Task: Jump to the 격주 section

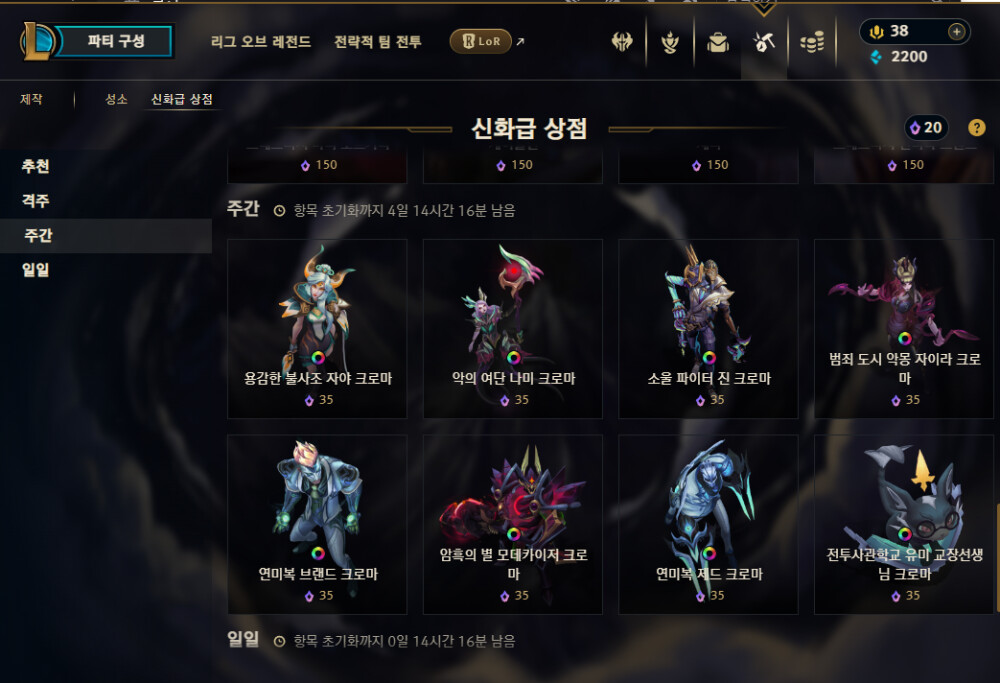Action: pyautogui.click(x=35, y=201)
